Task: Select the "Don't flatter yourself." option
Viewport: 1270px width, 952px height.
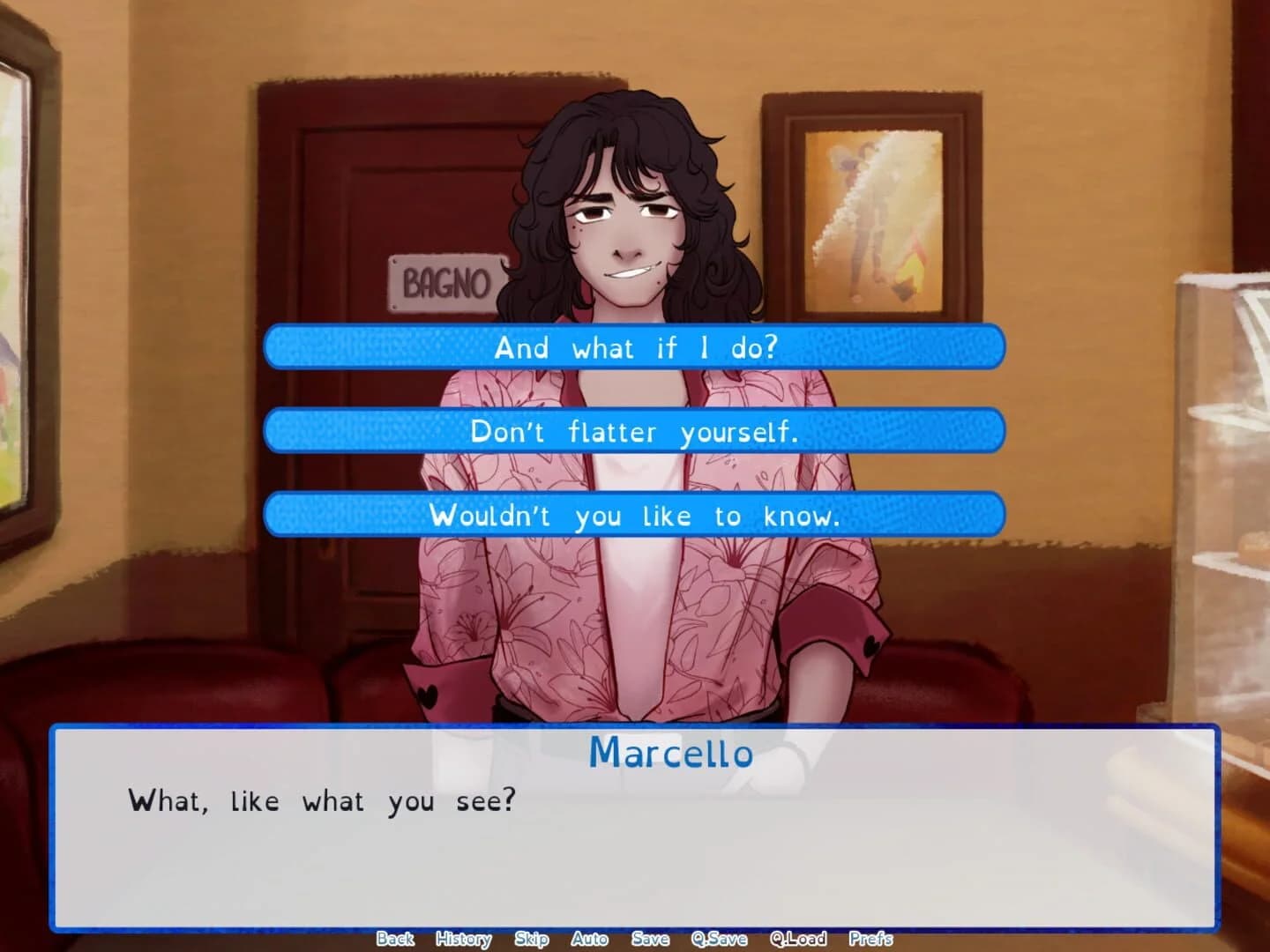Action: [634, 431]
